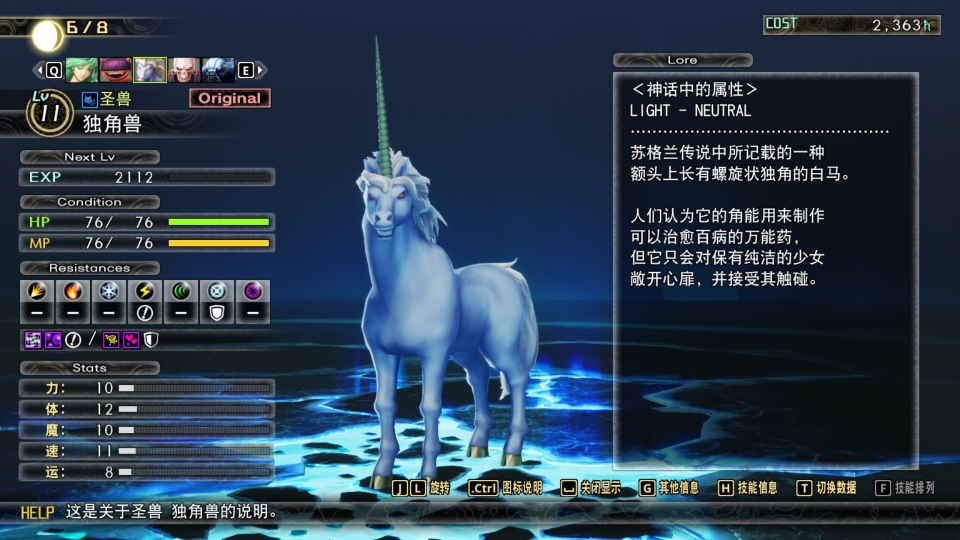Viewport: 960px width, 540px height.
Task: Click the fire resistance icon
Action: point(72,291)
